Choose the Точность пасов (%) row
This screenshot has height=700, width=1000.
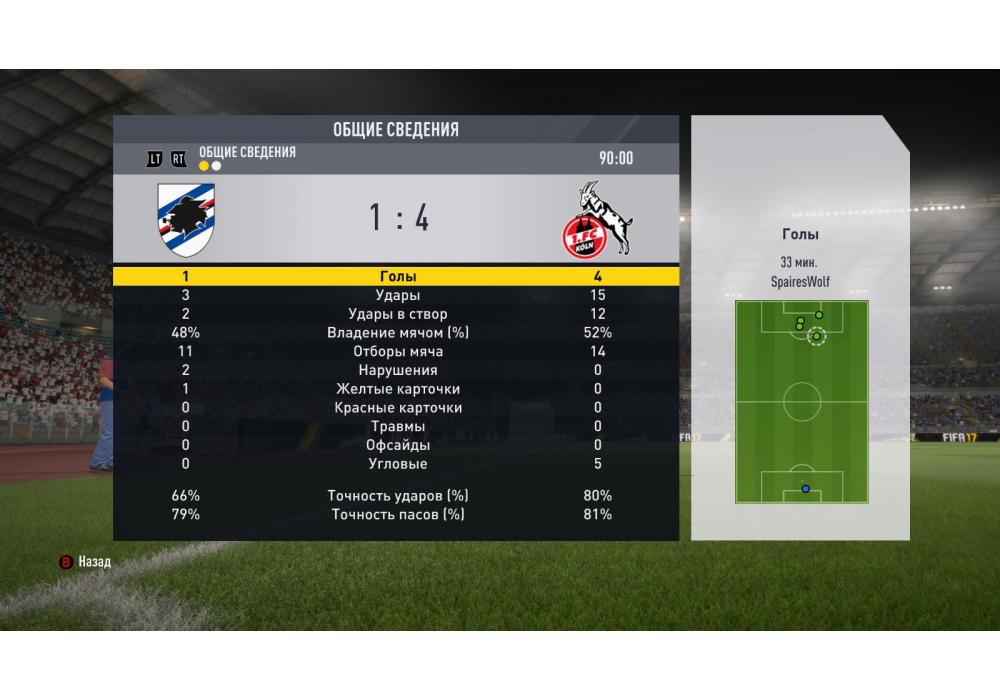click(x=398, y=515)
